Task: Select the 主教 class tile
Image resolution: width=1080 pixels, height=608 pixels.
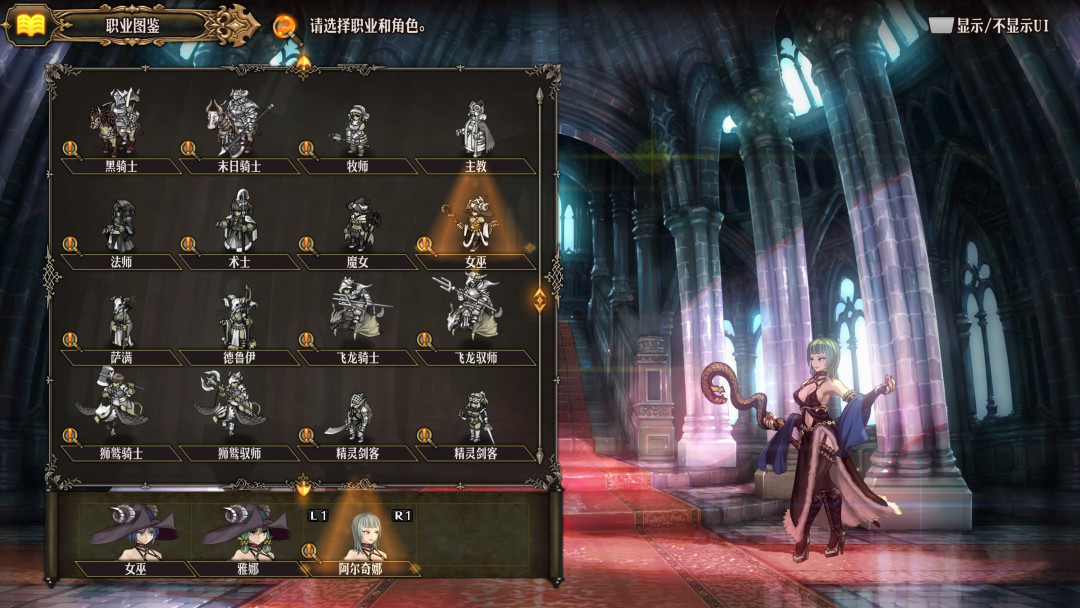Action: [x=475, y=130]
